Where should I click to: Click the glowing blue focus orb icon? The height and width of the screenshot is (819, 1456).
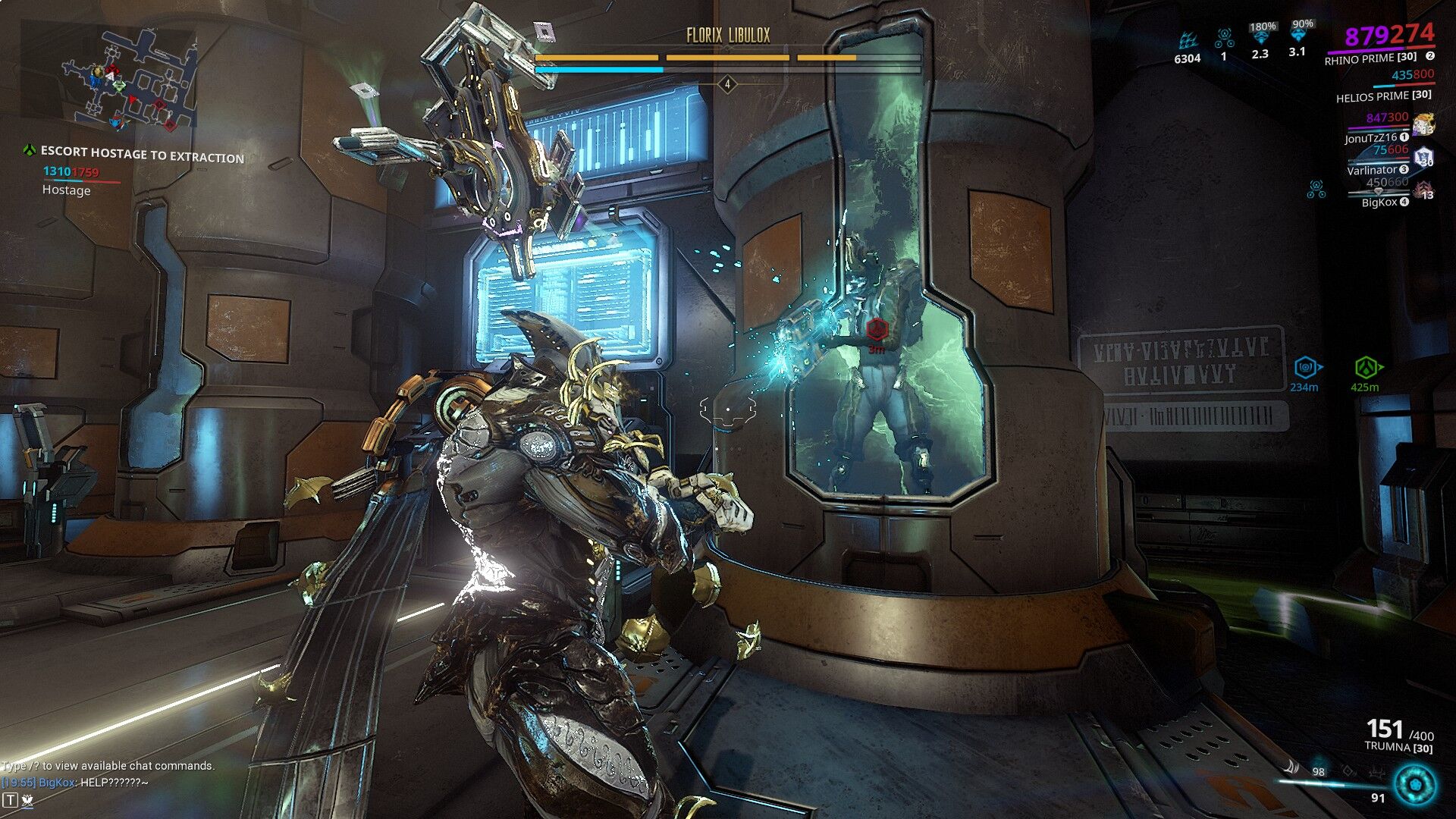1415,784
